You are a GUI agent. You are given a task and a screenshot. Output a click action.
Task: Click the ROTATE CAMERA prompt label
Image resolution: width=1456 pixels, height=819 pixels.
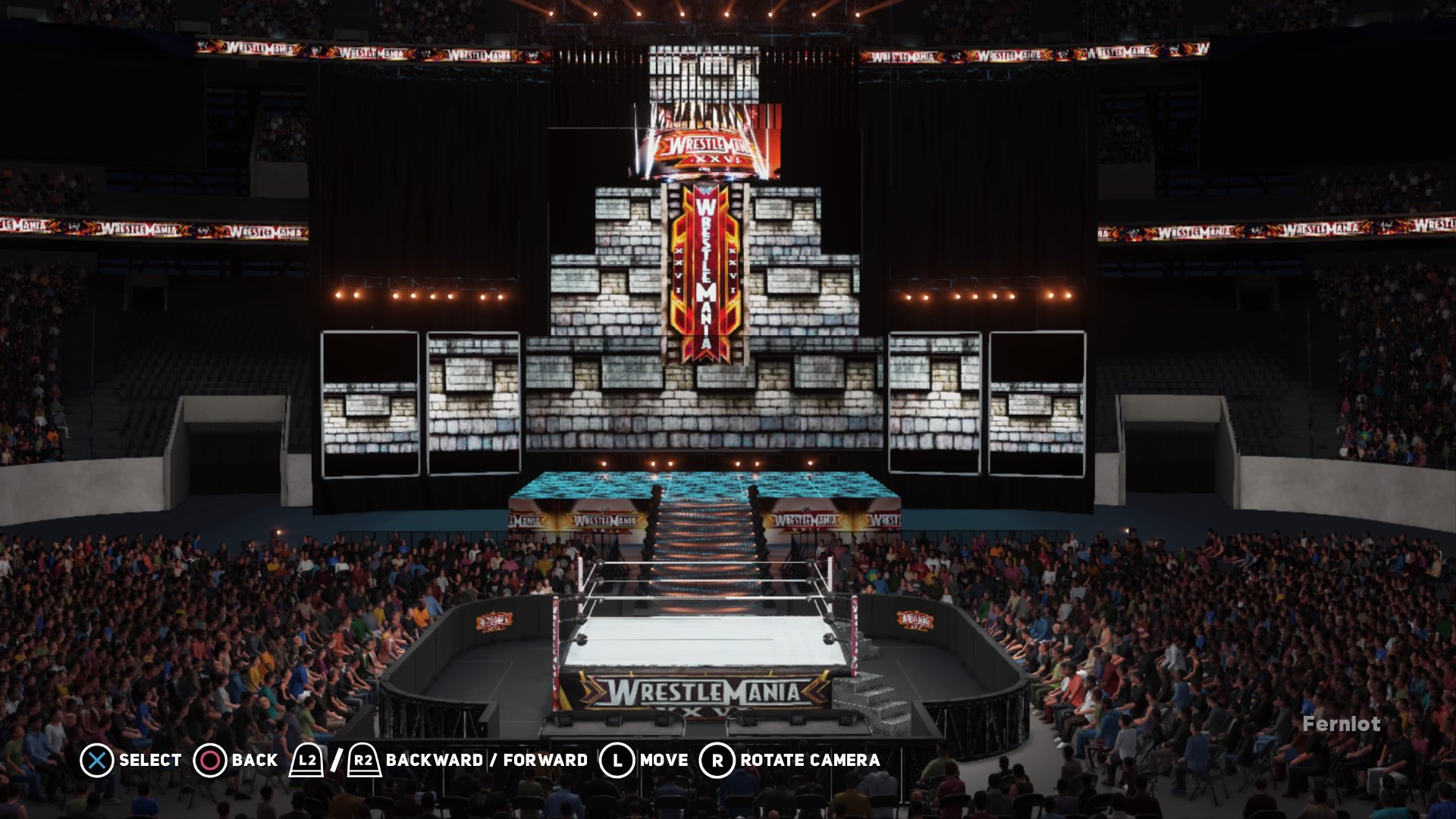pyautogui.click(x=808, y=759)
